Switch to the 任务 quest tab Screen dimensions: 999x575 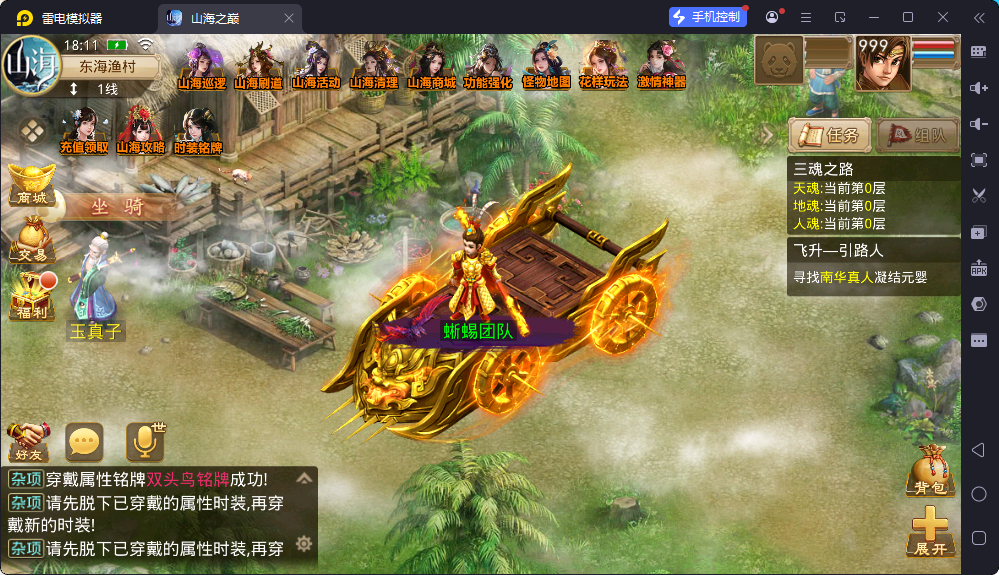click(829, 135)
